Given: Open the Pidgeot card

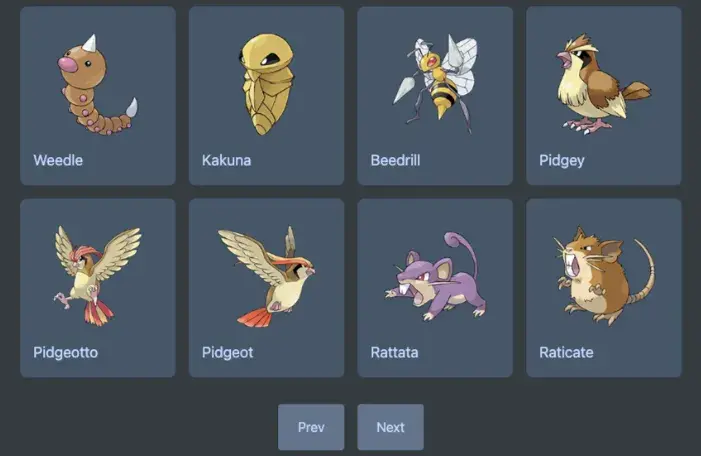Looking at the screenshot, I should pos(266,288).
